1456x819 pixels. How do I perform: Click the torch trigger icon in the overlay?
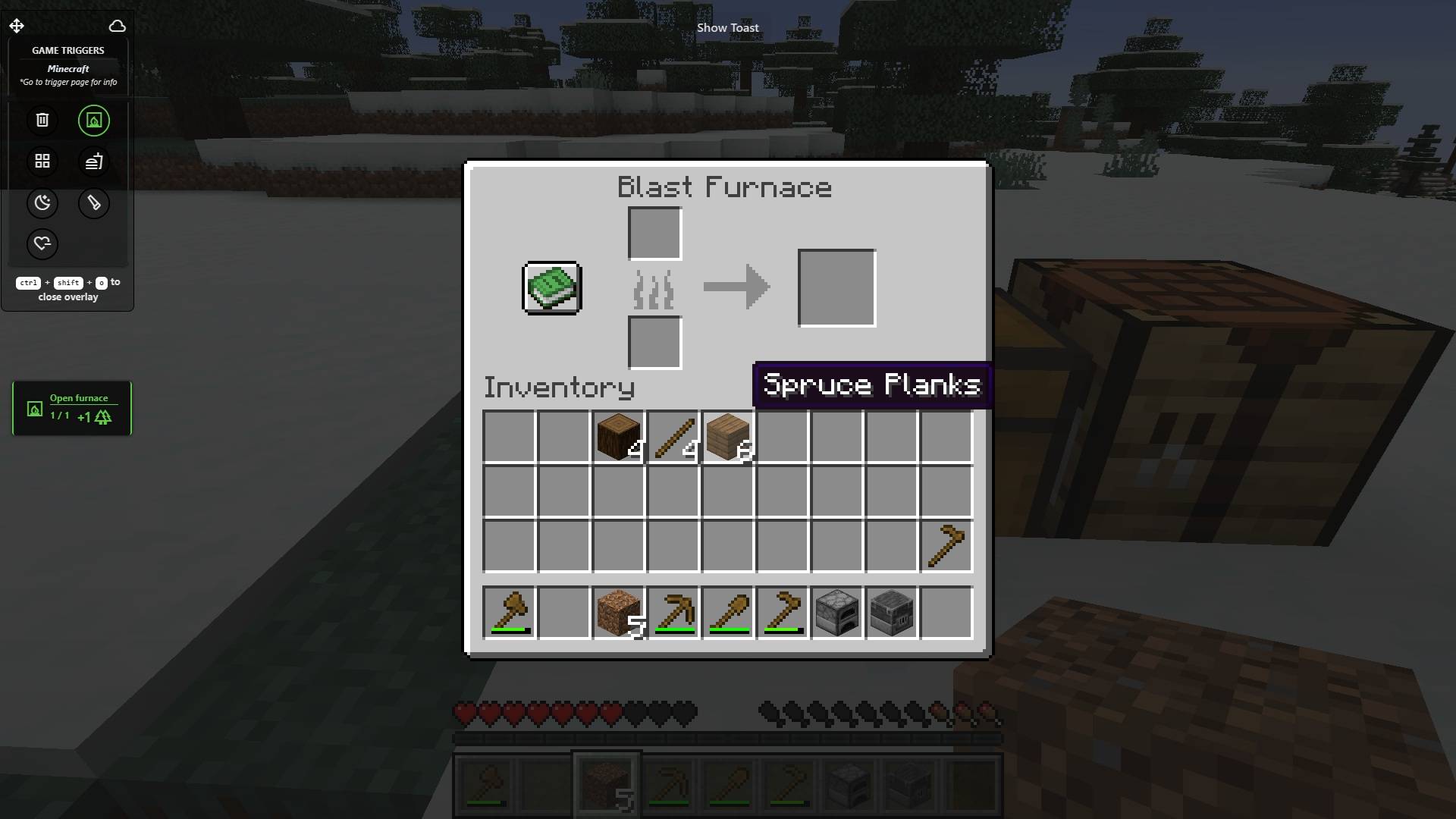(94, 203)
